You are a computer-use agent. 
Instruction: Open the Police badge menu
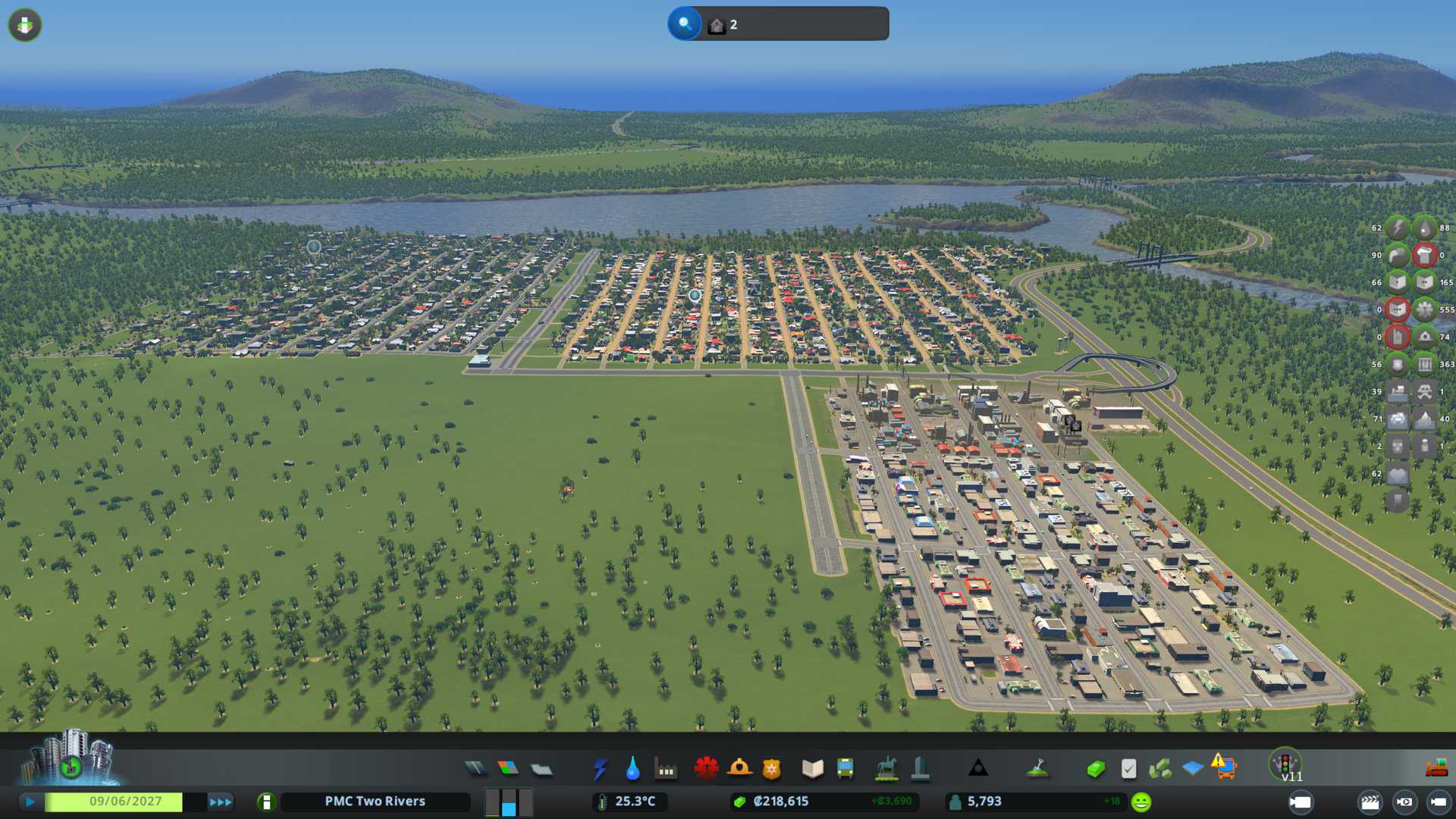coord(772,769)
